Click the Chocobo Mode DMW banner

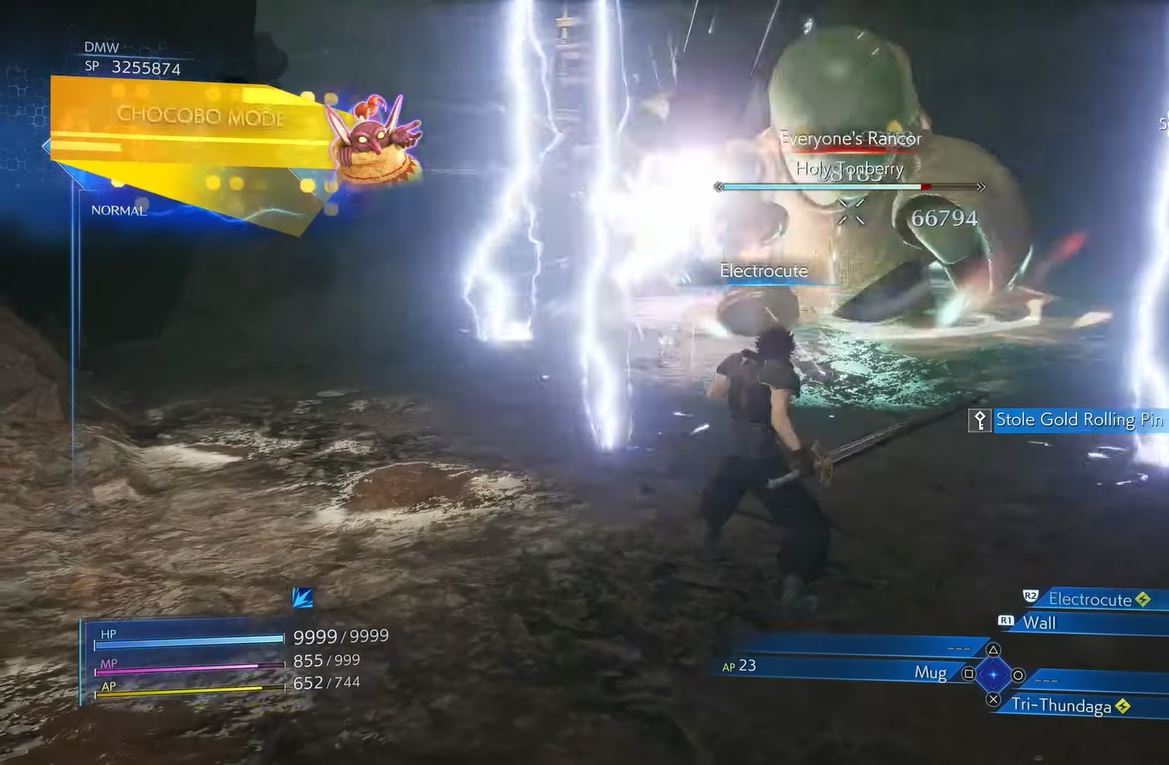[x=200, y=115]
